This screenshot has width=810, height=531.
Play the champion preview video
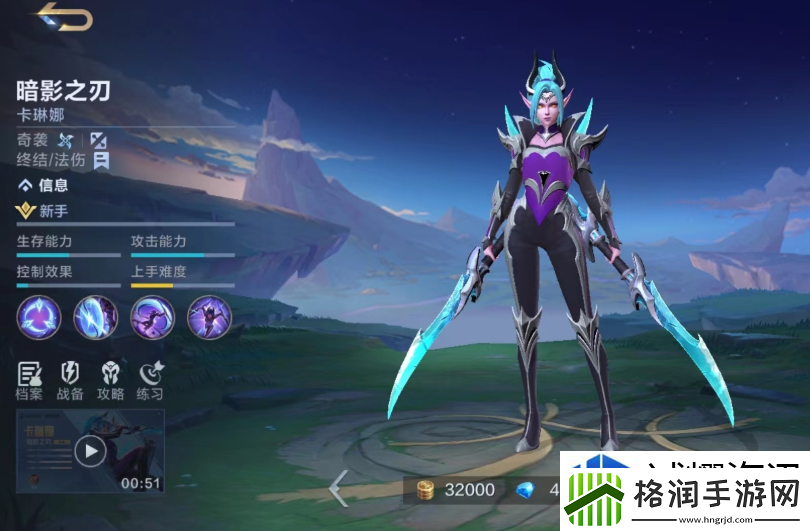click(90, 451)
